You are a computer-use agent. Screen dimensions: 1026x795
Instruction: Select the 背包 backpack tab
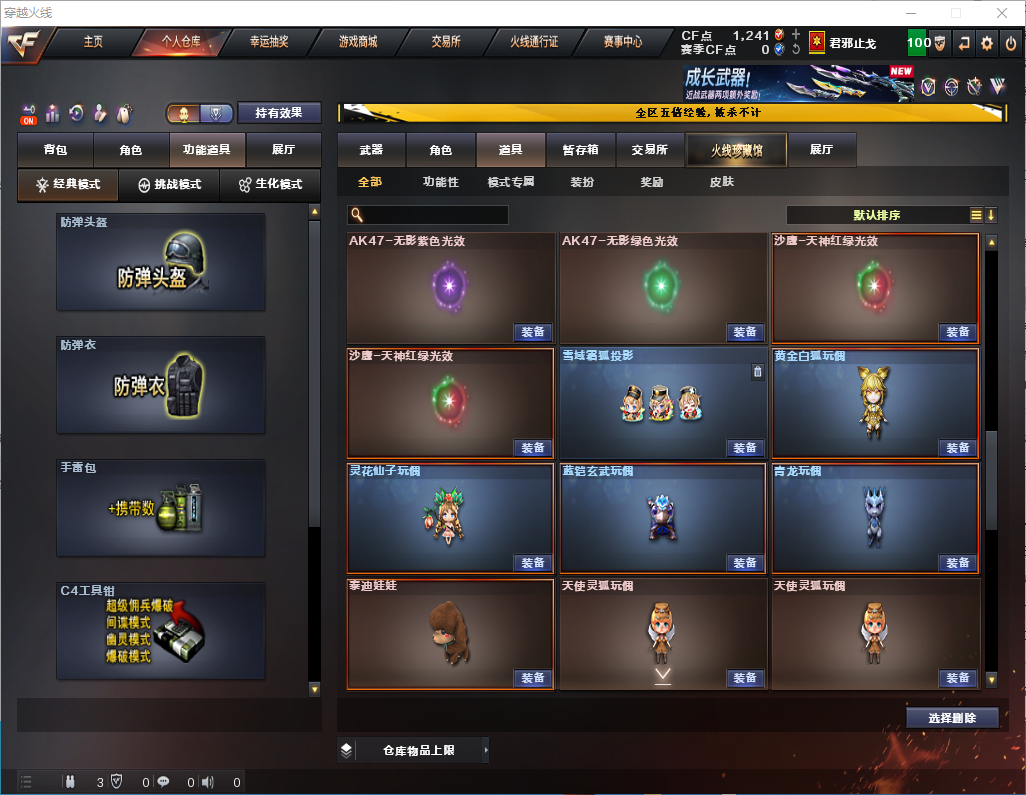click(x=55, y=150)
